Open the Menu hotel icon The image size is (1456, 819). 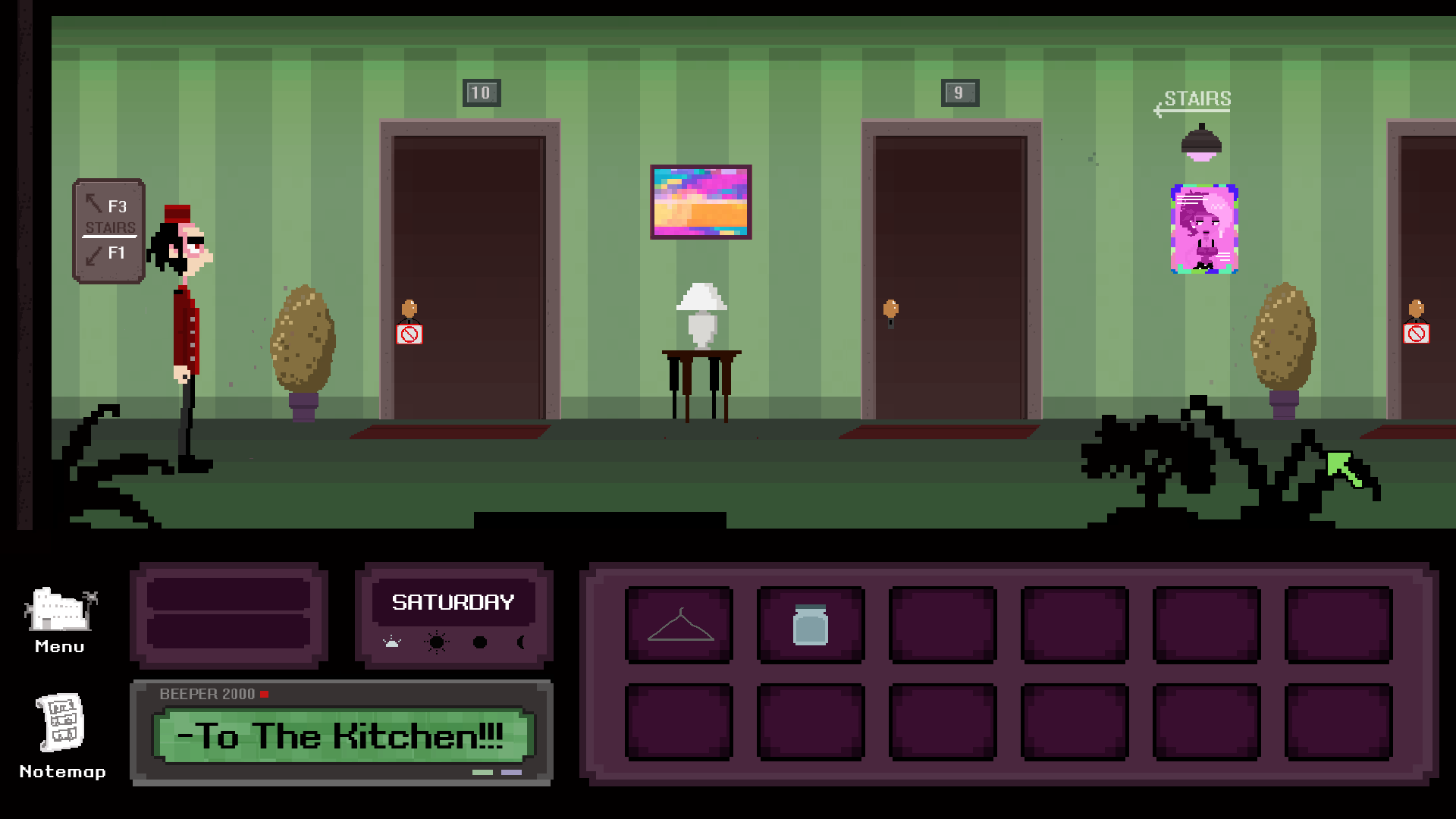pyautogui.click(x=60, y=611)
